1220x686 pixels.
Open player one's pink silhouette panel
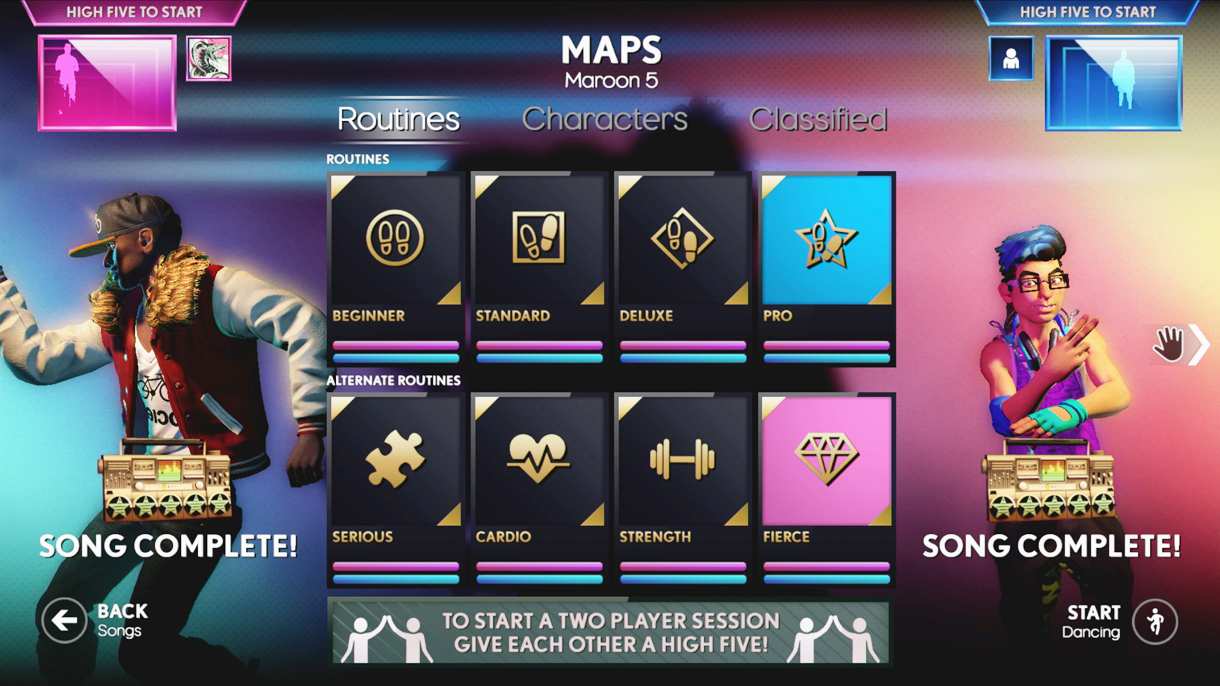click(x=107, y=83)
